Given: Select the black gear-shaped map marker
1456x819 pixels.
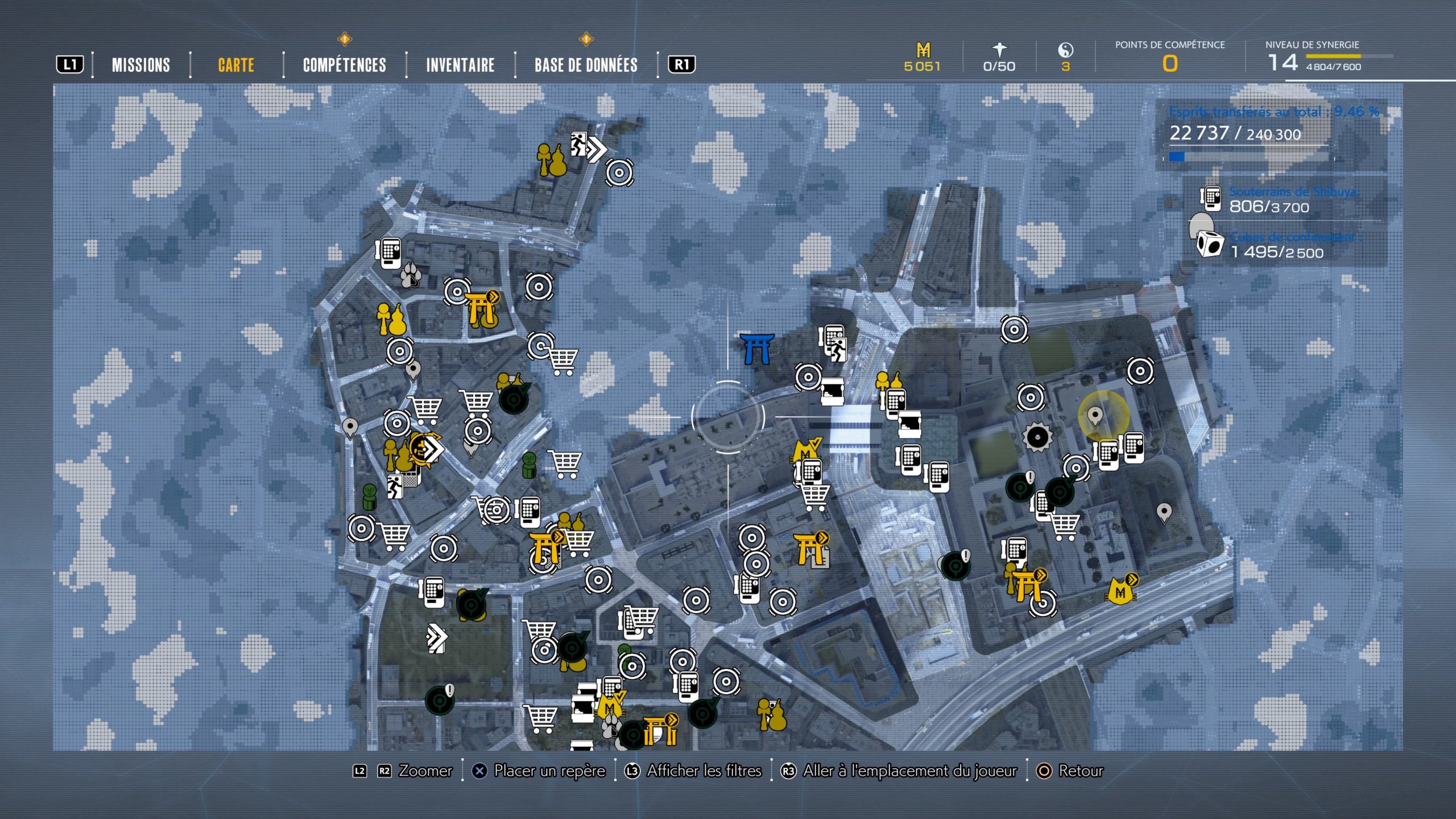Looking at the screenshot, I should coord(1037,437).
